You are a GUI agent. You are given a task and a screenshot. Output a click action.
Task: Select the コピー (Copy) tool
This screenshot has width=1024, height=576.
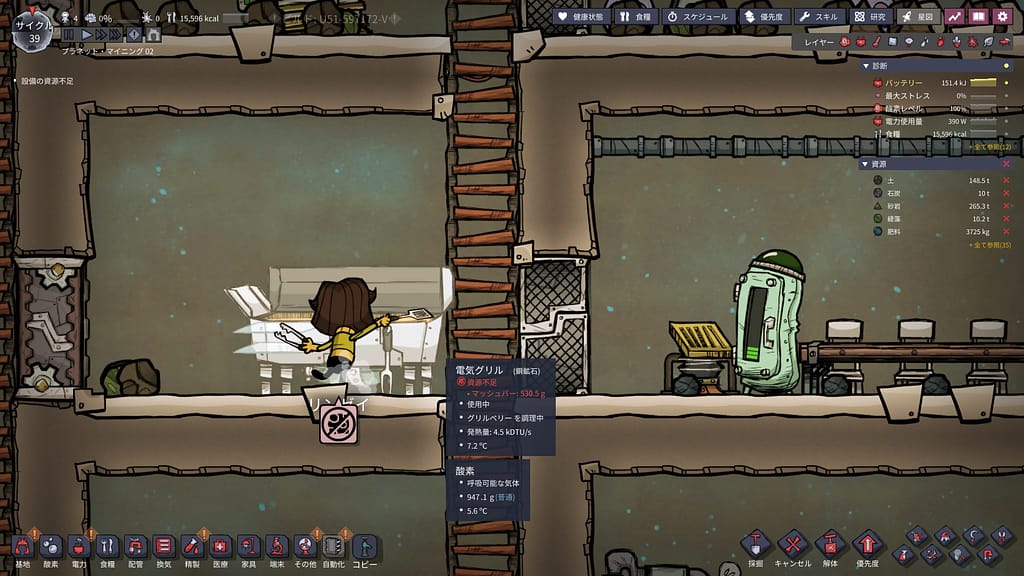pyautogui.click(x=364, y=546)
